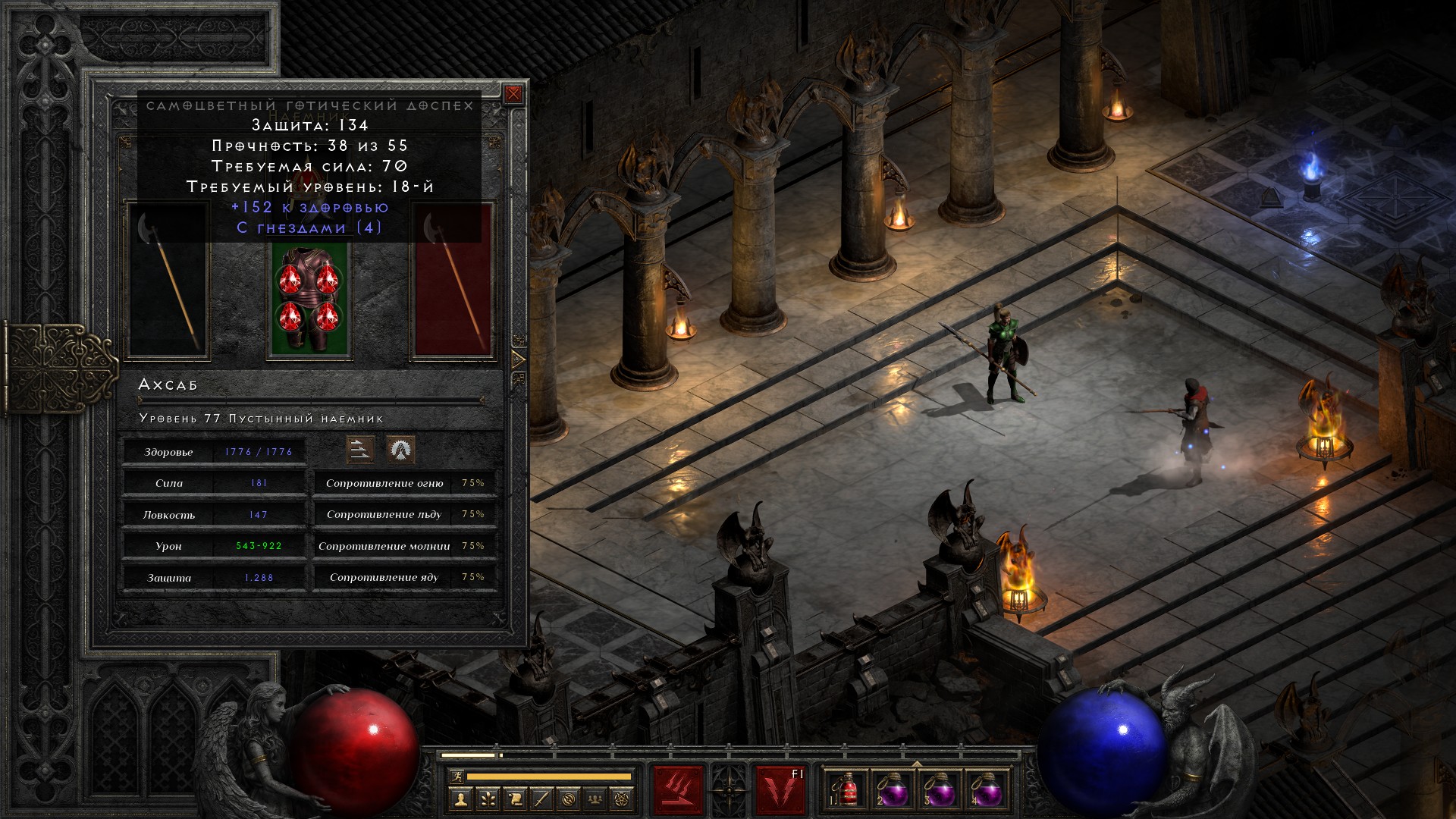Click the gold arrow on the panel edge

tap(519, 359)
